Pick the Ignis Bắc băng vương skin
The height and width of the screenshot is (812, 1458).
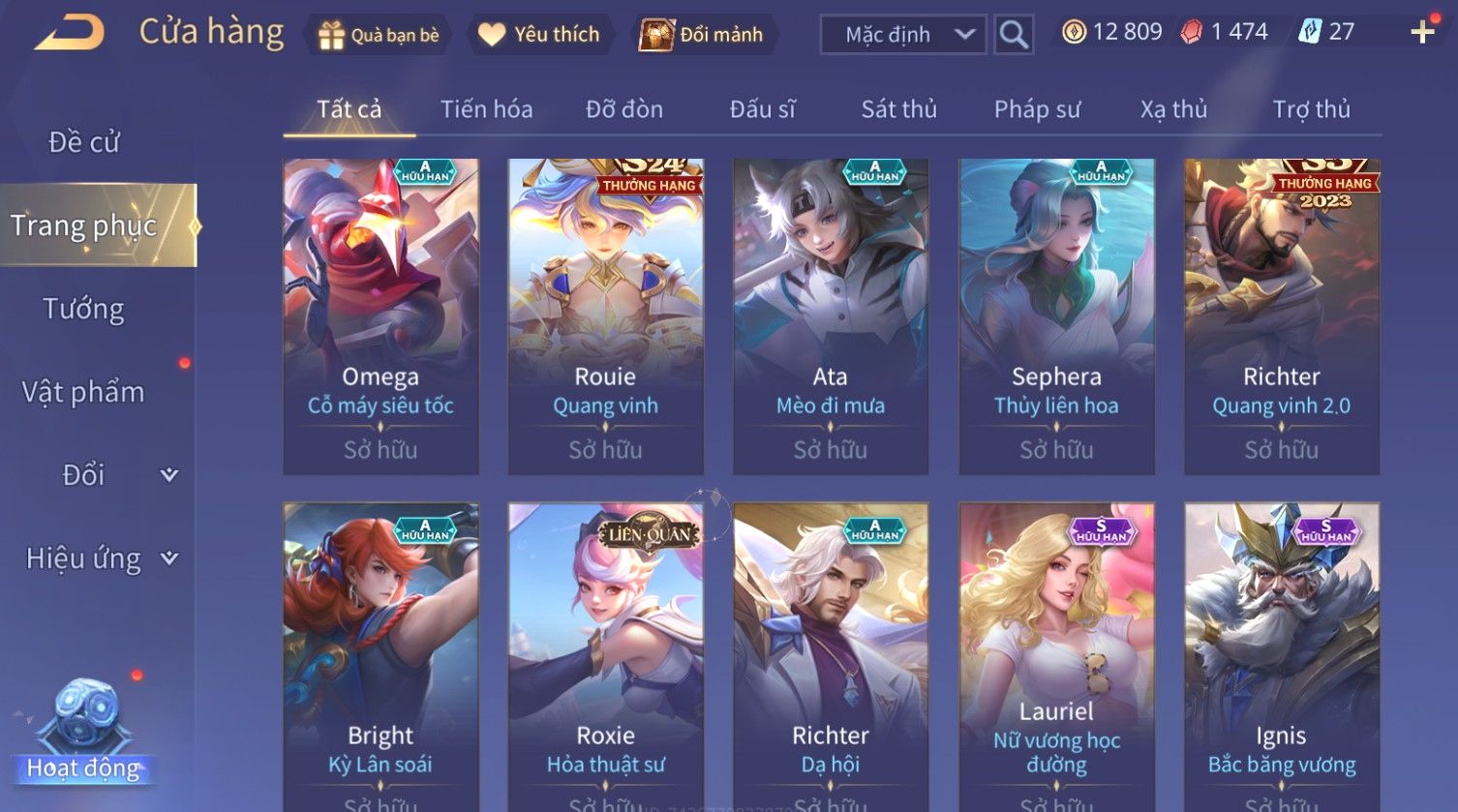coord(1281,656)
